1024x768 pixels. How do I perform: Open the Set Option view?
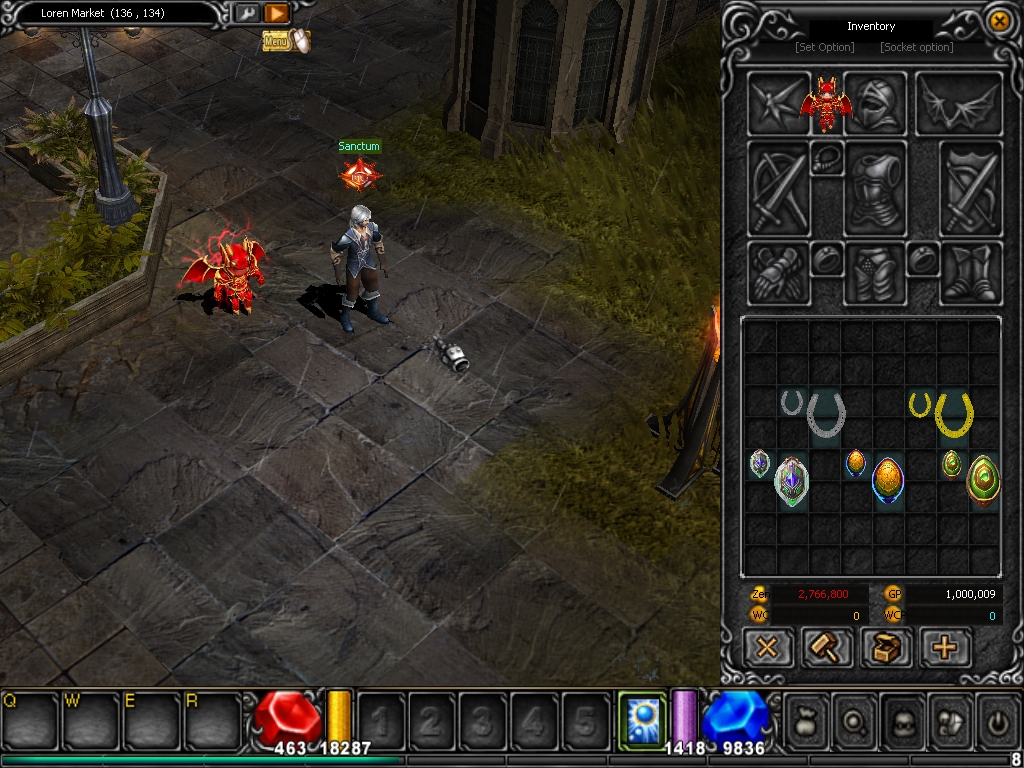(825, 47)
